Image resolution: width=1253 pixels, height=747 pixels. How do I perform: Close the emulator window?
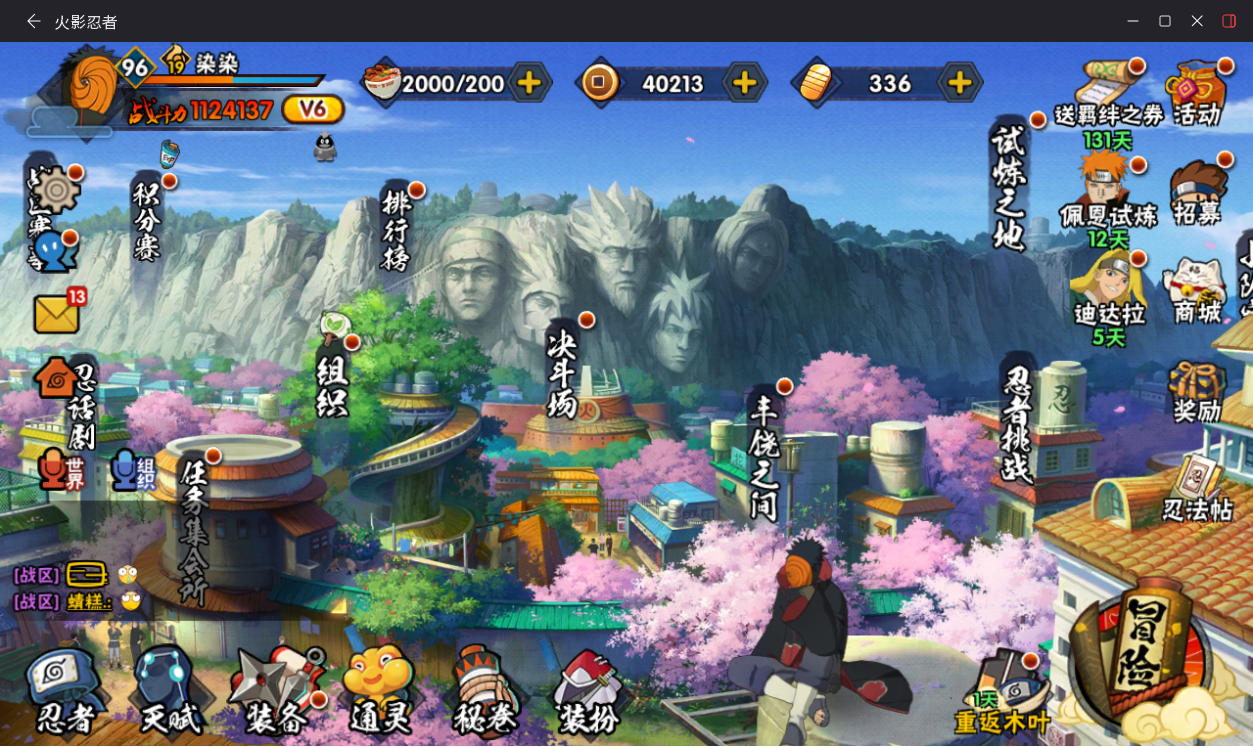tap(1197, 21)
